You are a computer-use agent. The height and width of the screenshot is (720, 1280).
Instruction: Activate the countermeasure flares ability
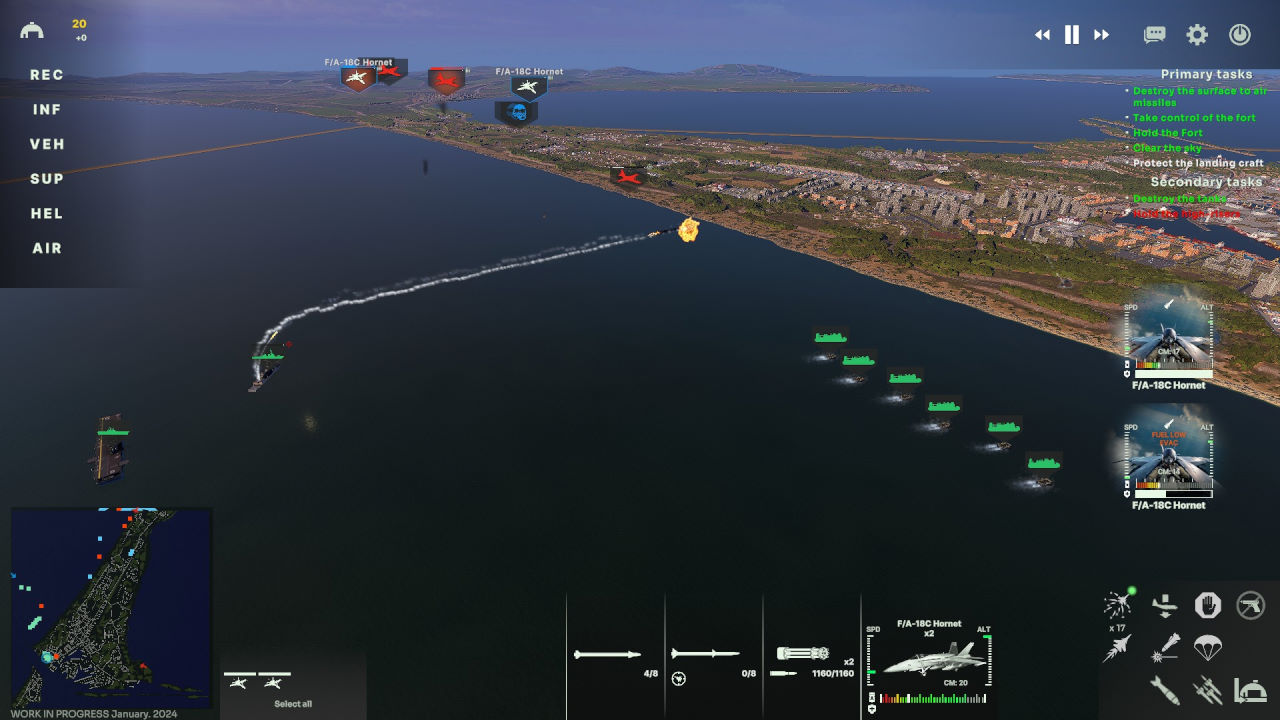pyautogui.click(x=1118, y=605)
